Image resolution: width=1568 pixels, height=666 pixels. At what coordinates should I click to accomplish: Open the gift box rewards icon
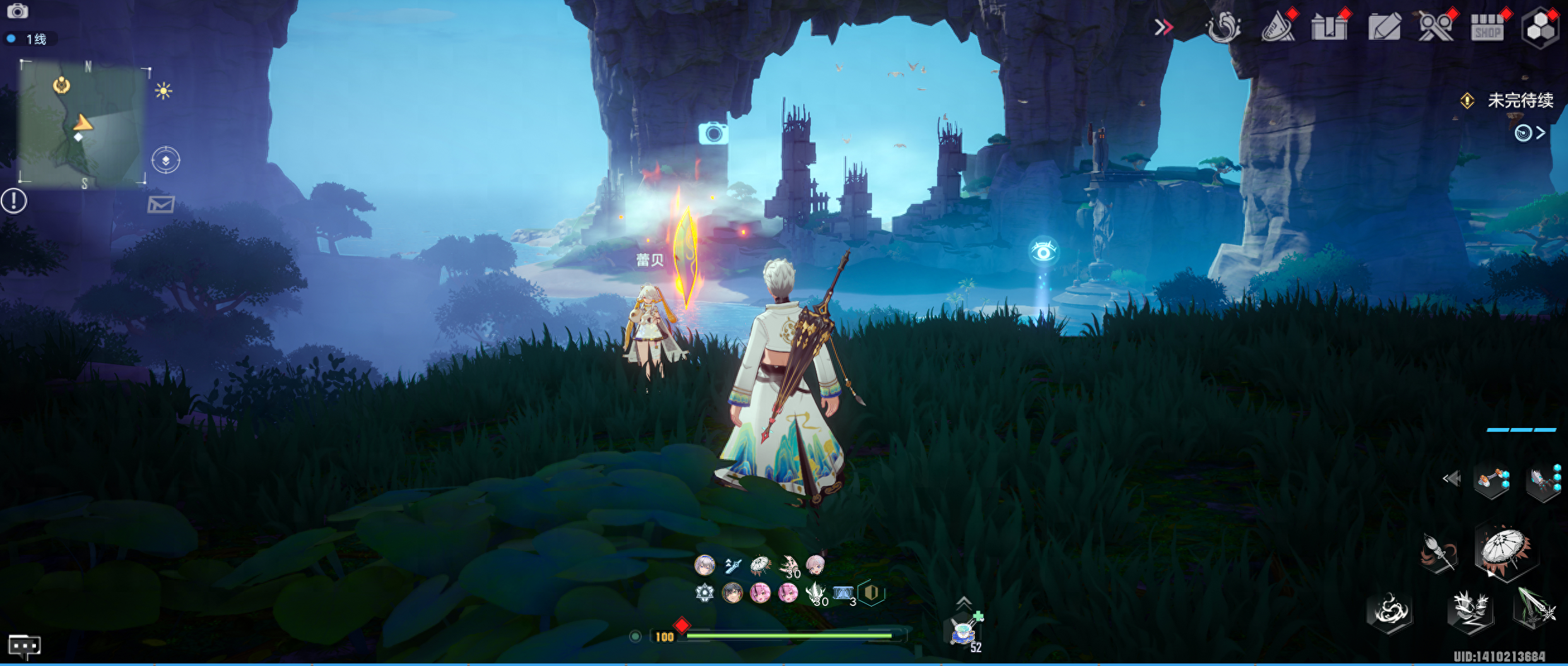(x=1329, y=28)
